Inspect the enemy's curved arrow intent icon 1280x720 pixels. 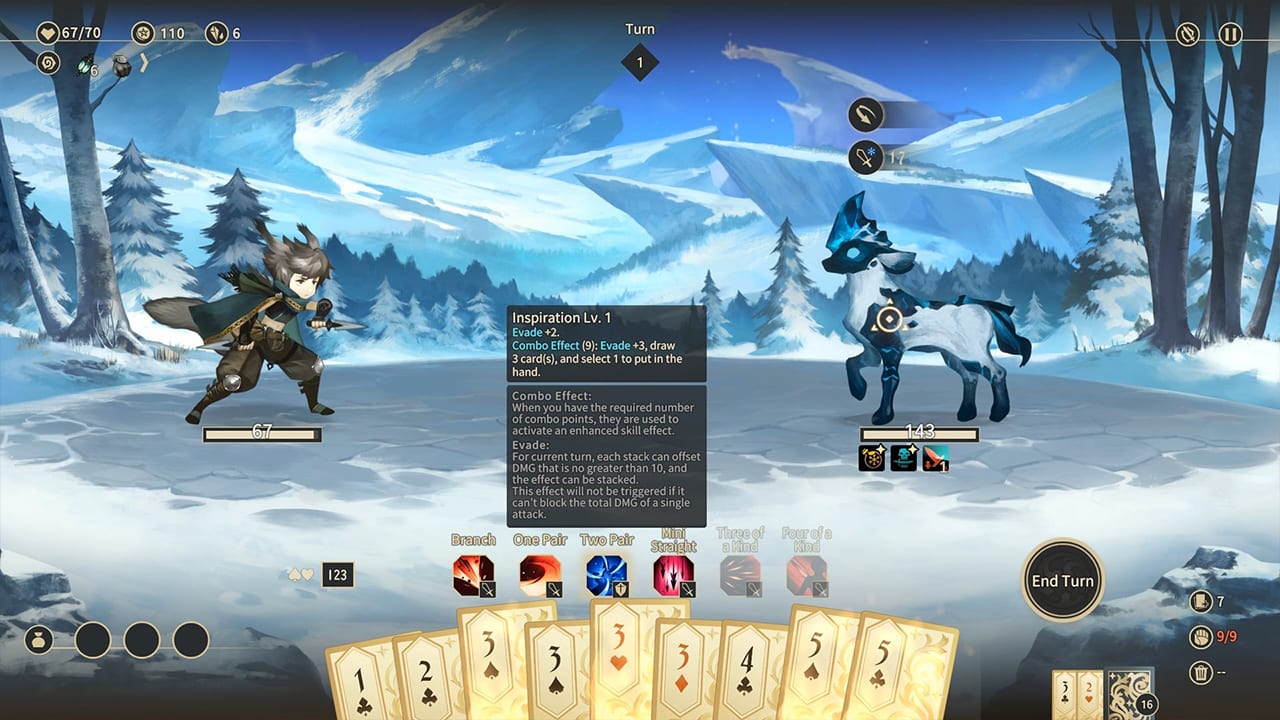pos(866,114)
